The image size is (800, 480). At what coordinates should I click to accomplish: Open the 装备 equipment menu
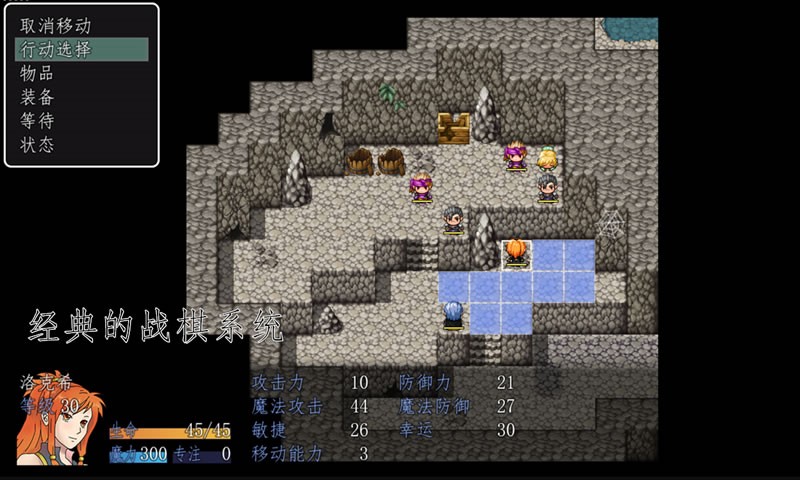coord(38,97)
